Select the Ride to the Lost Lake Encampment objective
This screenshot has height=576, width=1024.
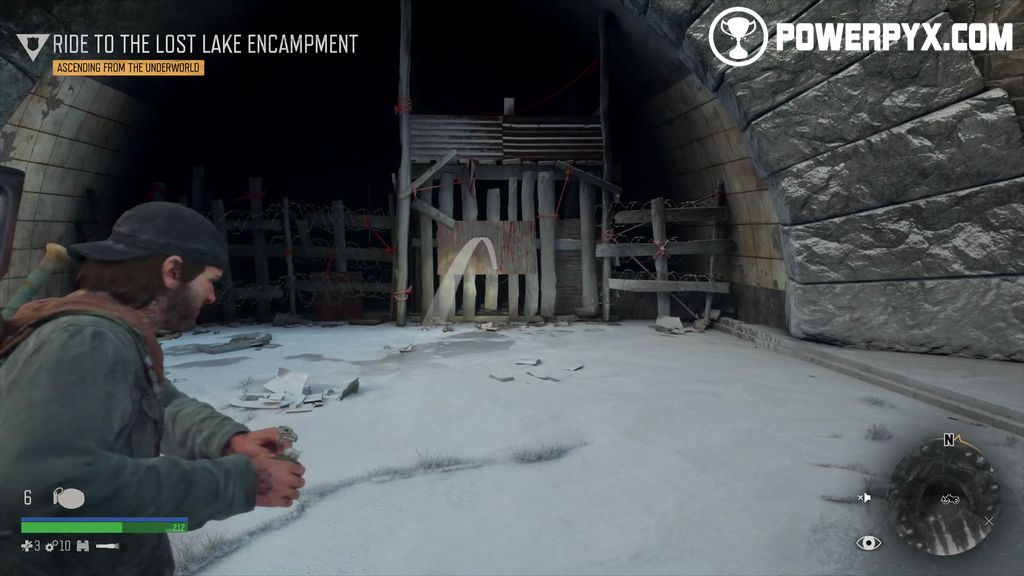click(205, 44)
